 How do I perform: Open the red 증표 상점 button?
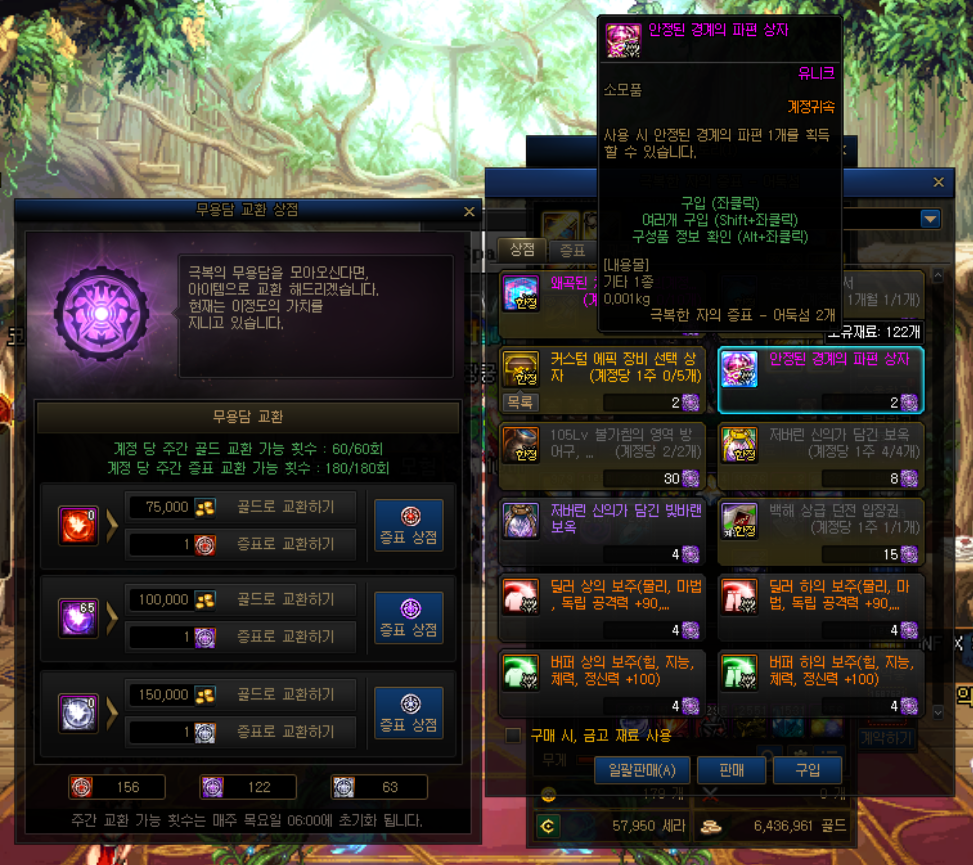(408, 525)
